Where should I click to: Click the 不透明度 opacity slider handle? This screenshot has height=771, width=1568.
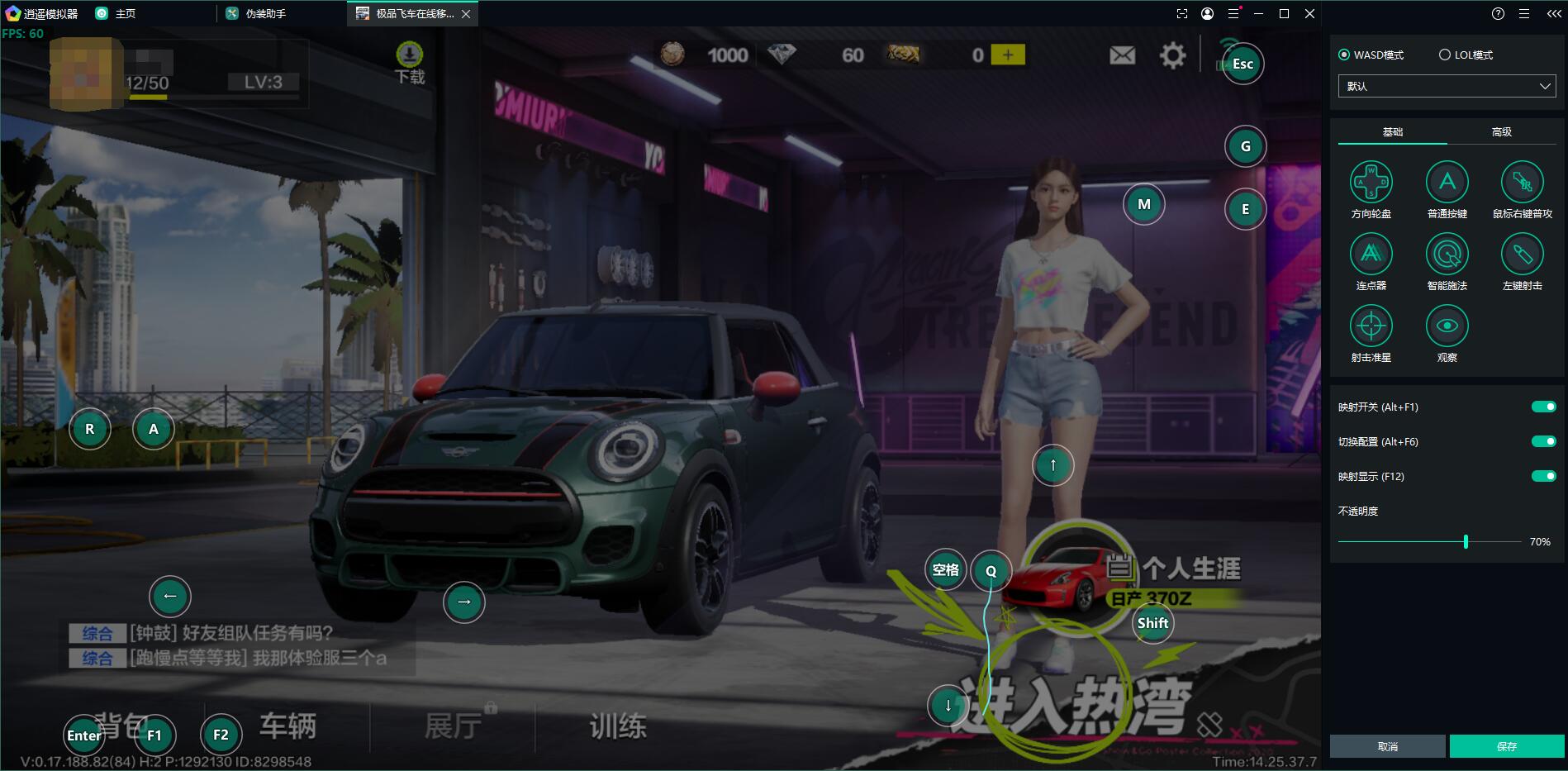point(1466,542)
